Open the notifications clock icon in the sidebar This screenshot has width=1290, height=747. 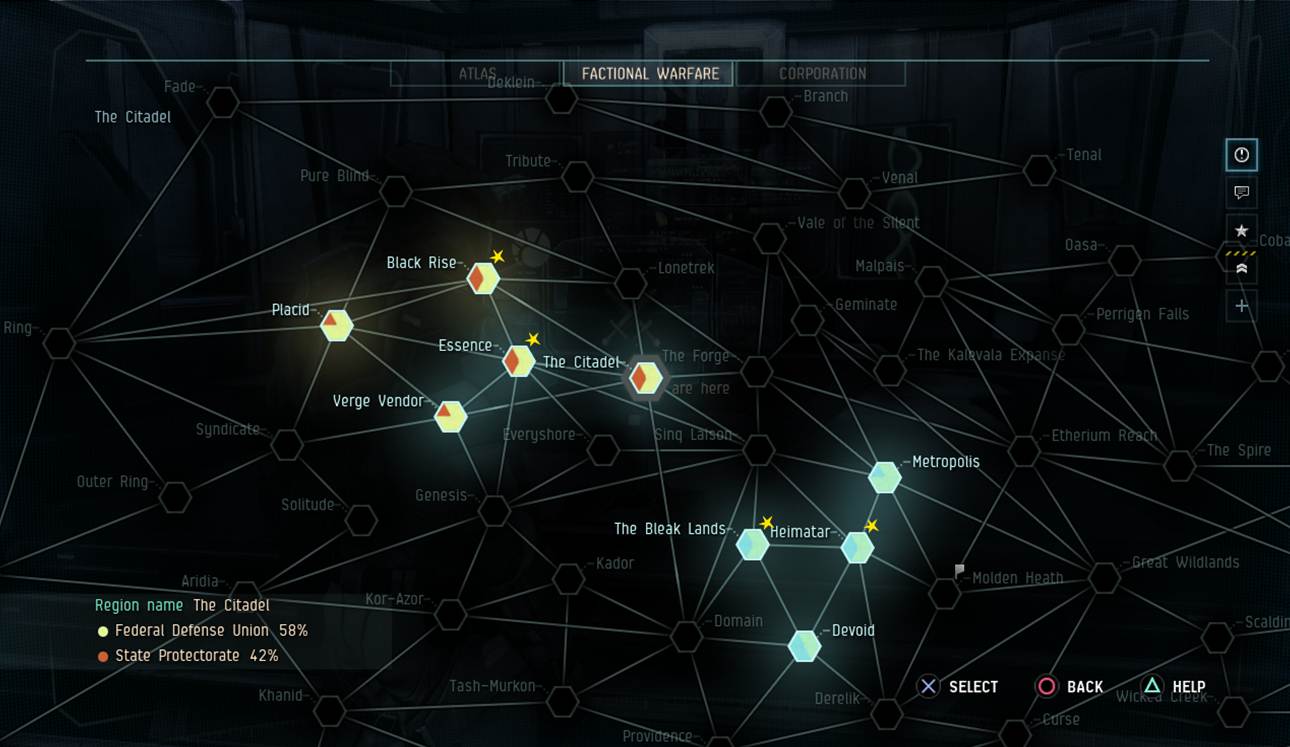point(1240,155)
